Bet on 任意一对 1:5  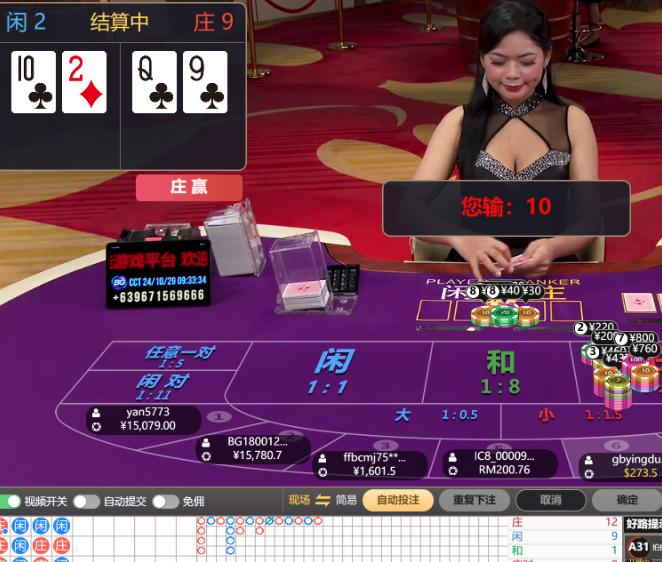tap(179, 357)
